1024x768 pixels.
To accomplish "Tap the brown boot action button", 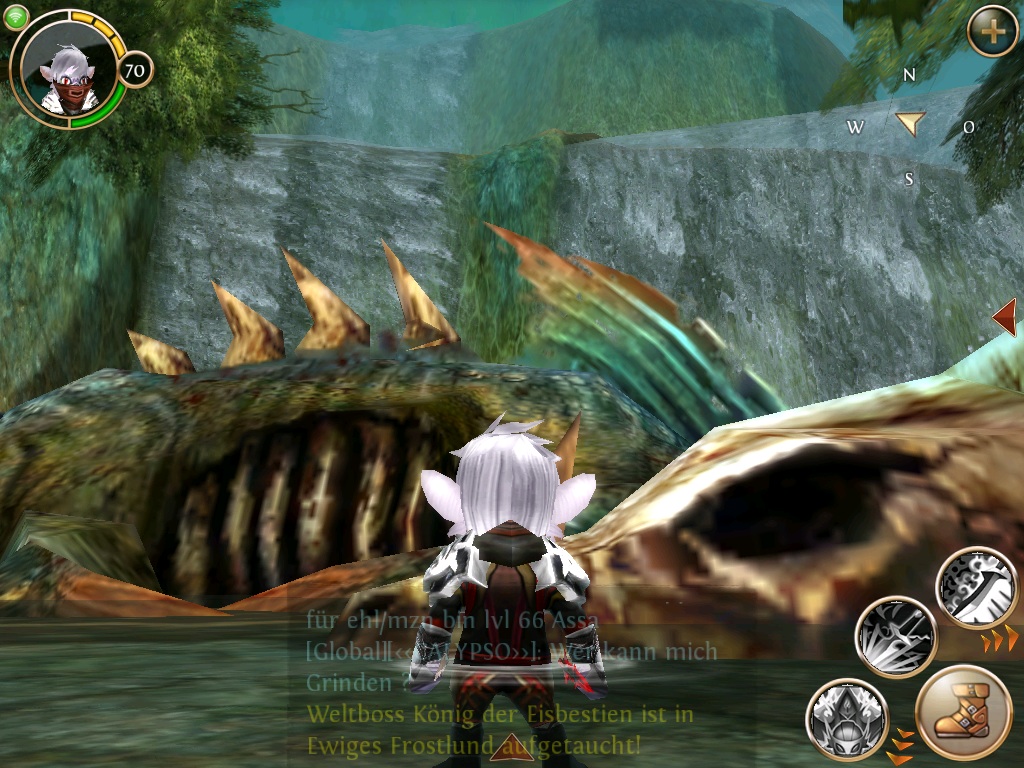I will coord(963,714).
